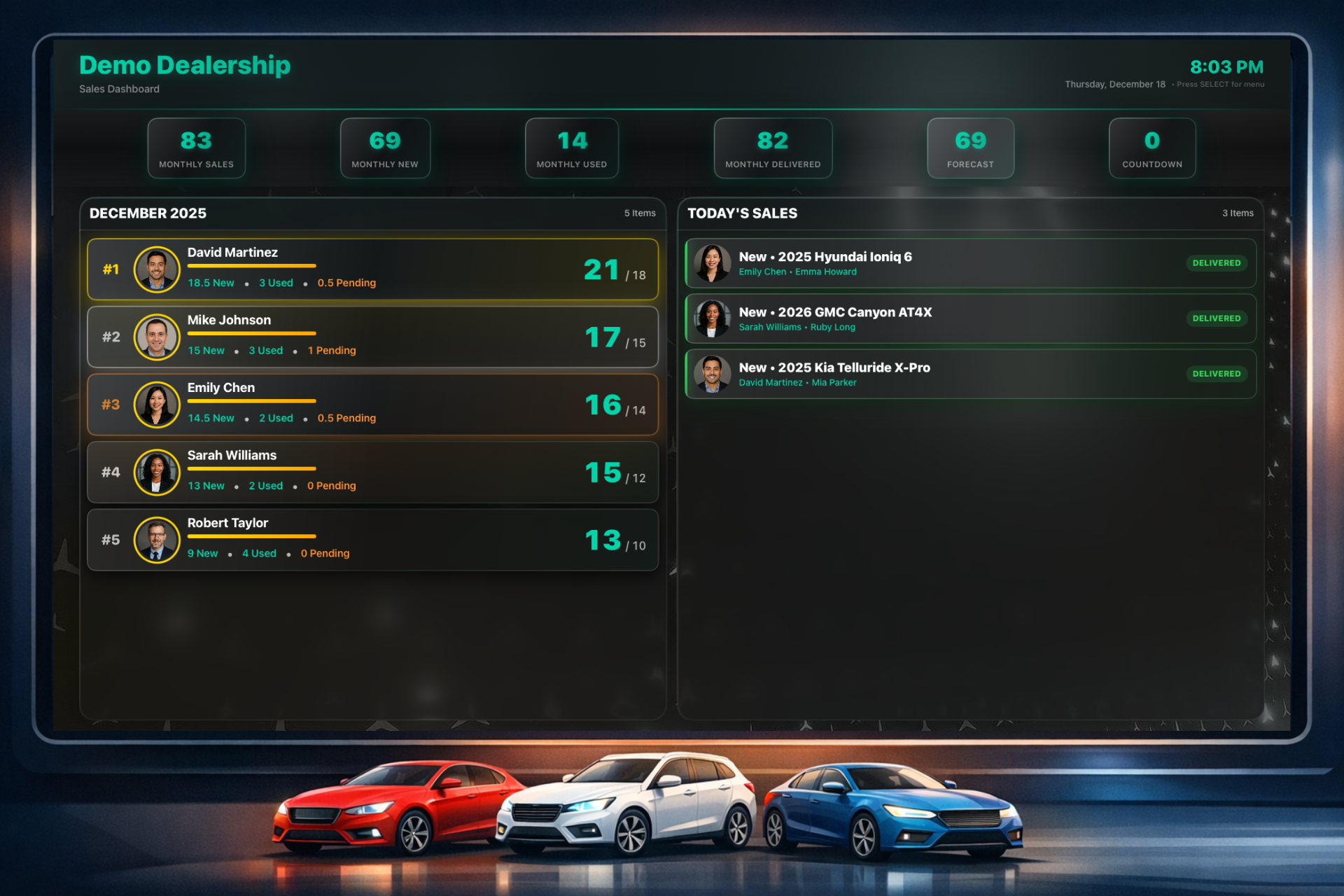
Task: Select the FORECAST tile showing 69
Action: pyautogui.click(x=970, y=148)
